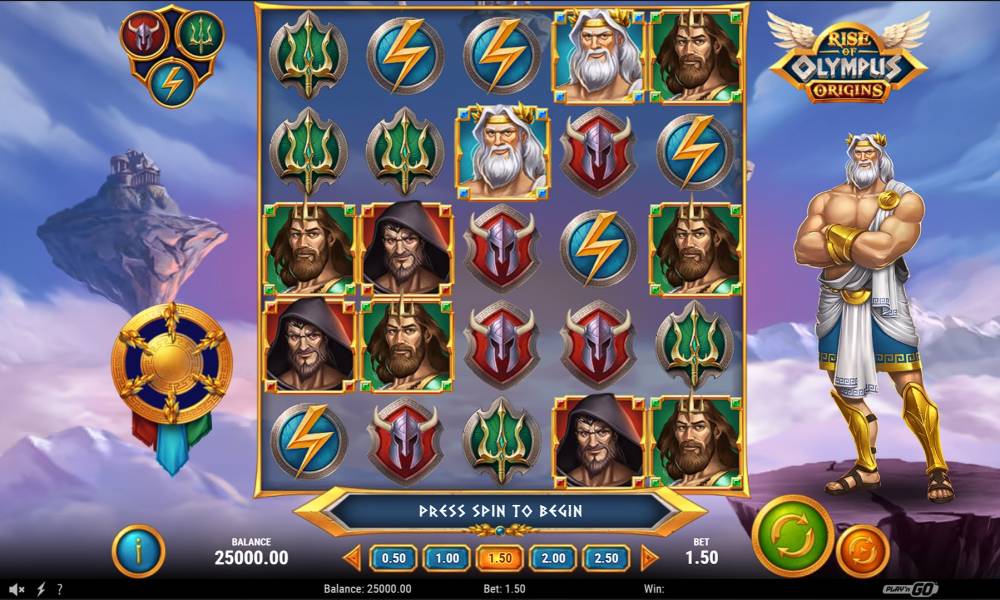This screenshot has height=600, width=1000.
Task: Click the right arrow to raise bet
Action: [649, 558]
